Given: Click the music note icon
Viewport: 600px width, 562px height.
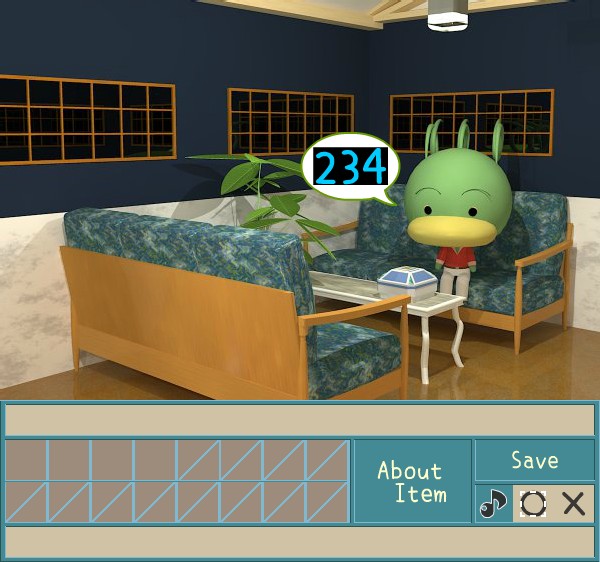Looking at the screenshot, I should (x=492, y=503).
